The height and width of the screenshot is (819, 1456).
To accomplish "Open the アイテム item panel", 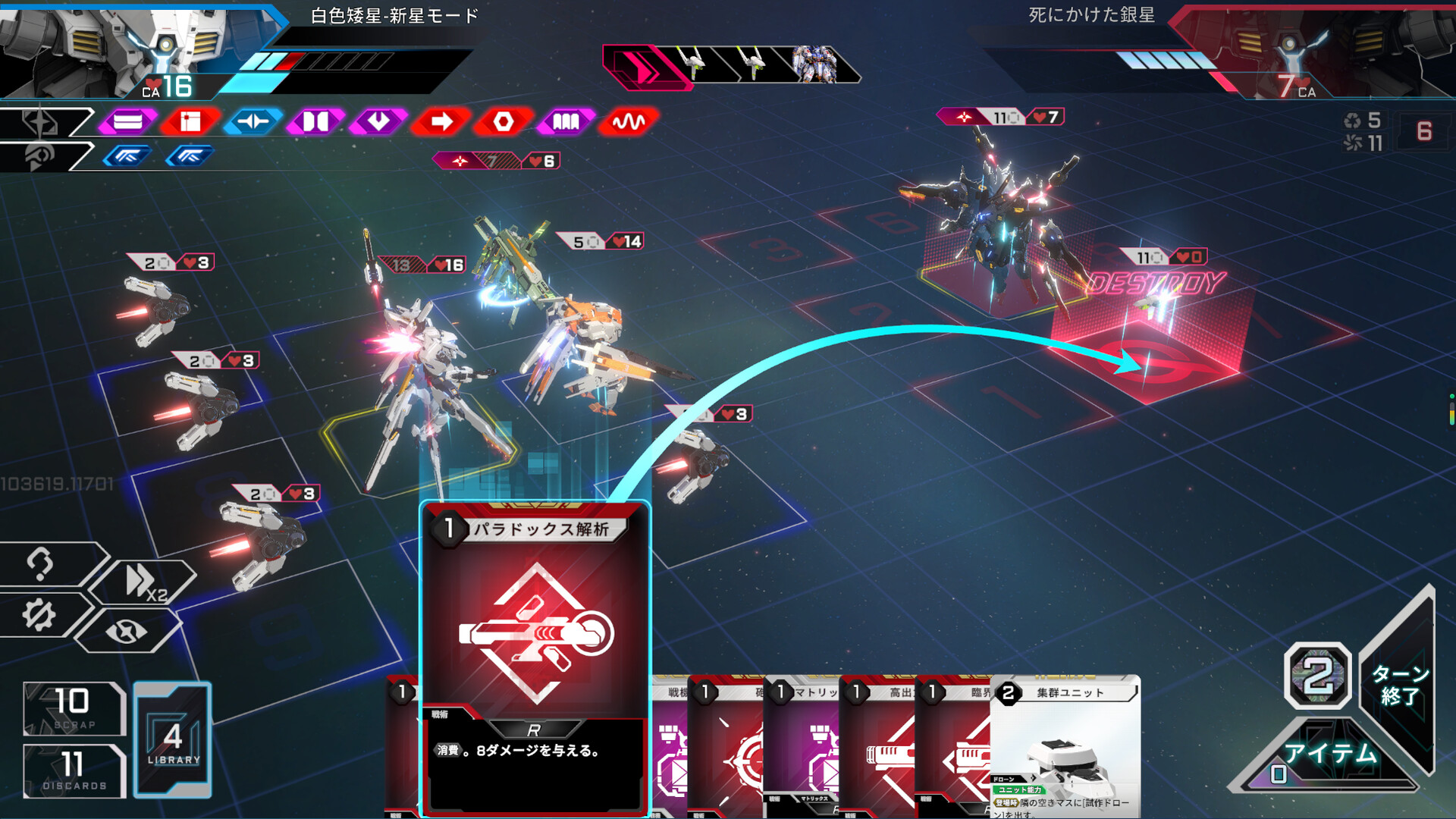I will (x=1329, y=754).
